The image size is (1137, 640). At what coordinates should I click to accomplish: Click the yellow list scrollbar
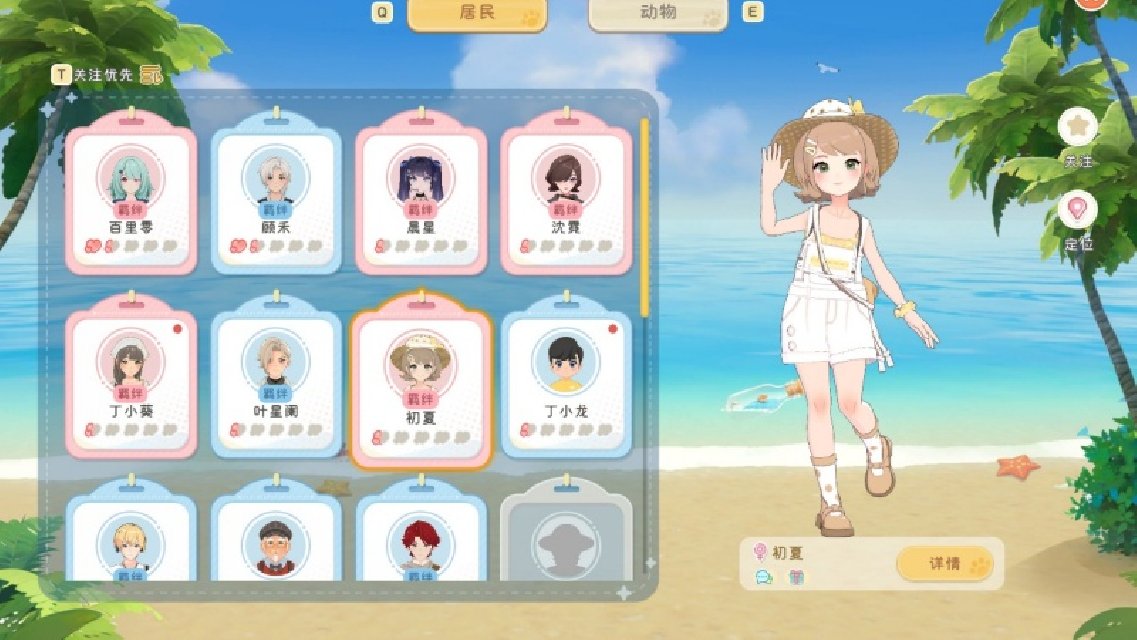645,215
